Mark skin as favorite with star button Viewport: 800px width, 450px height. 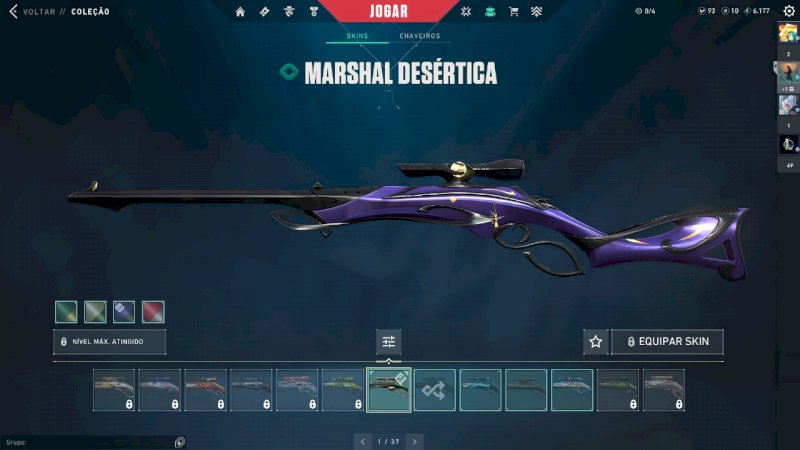[x=596, y=342]
